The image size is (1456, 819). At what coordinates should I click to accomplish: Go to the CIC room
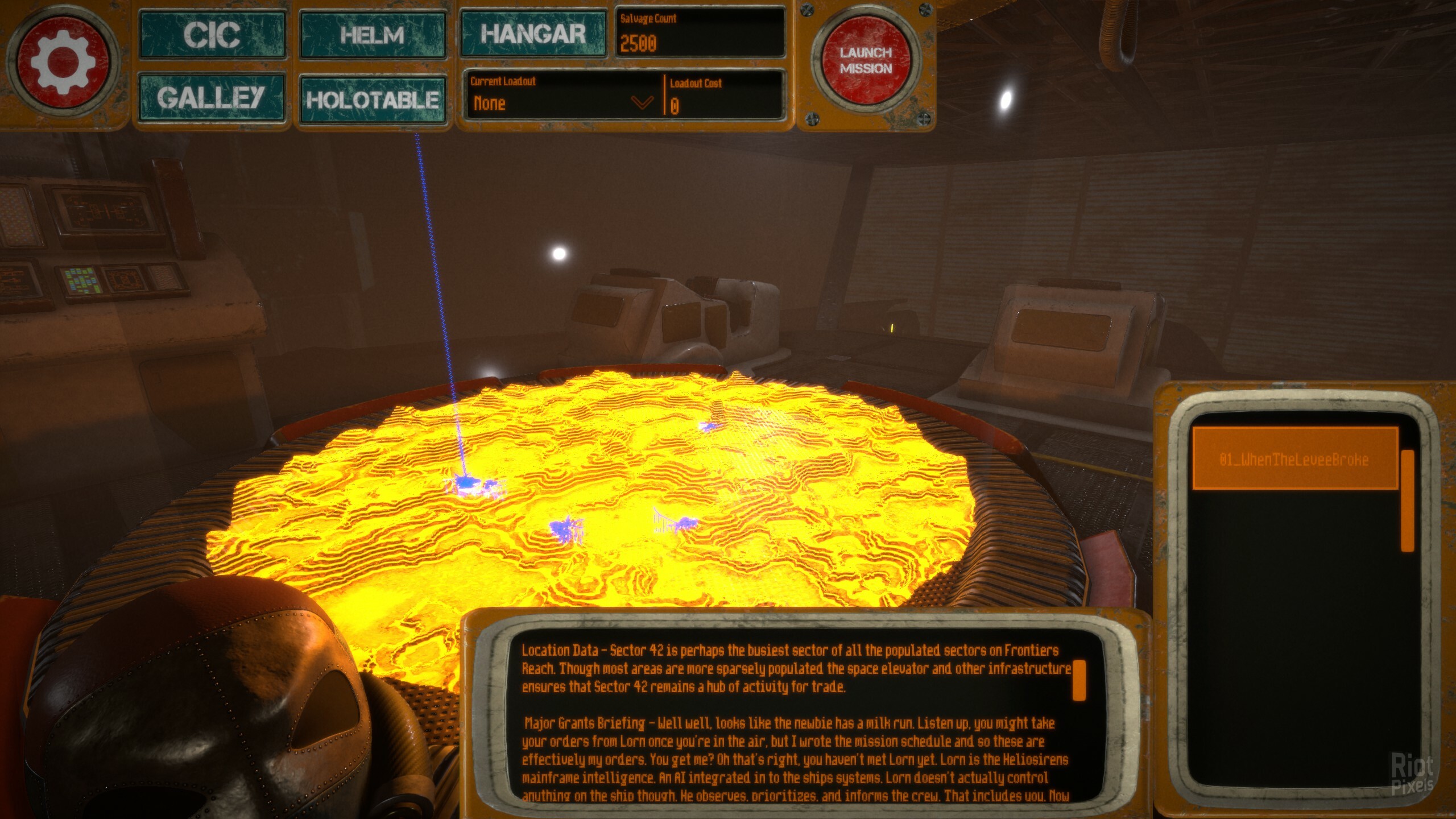(x=212, y=35)
